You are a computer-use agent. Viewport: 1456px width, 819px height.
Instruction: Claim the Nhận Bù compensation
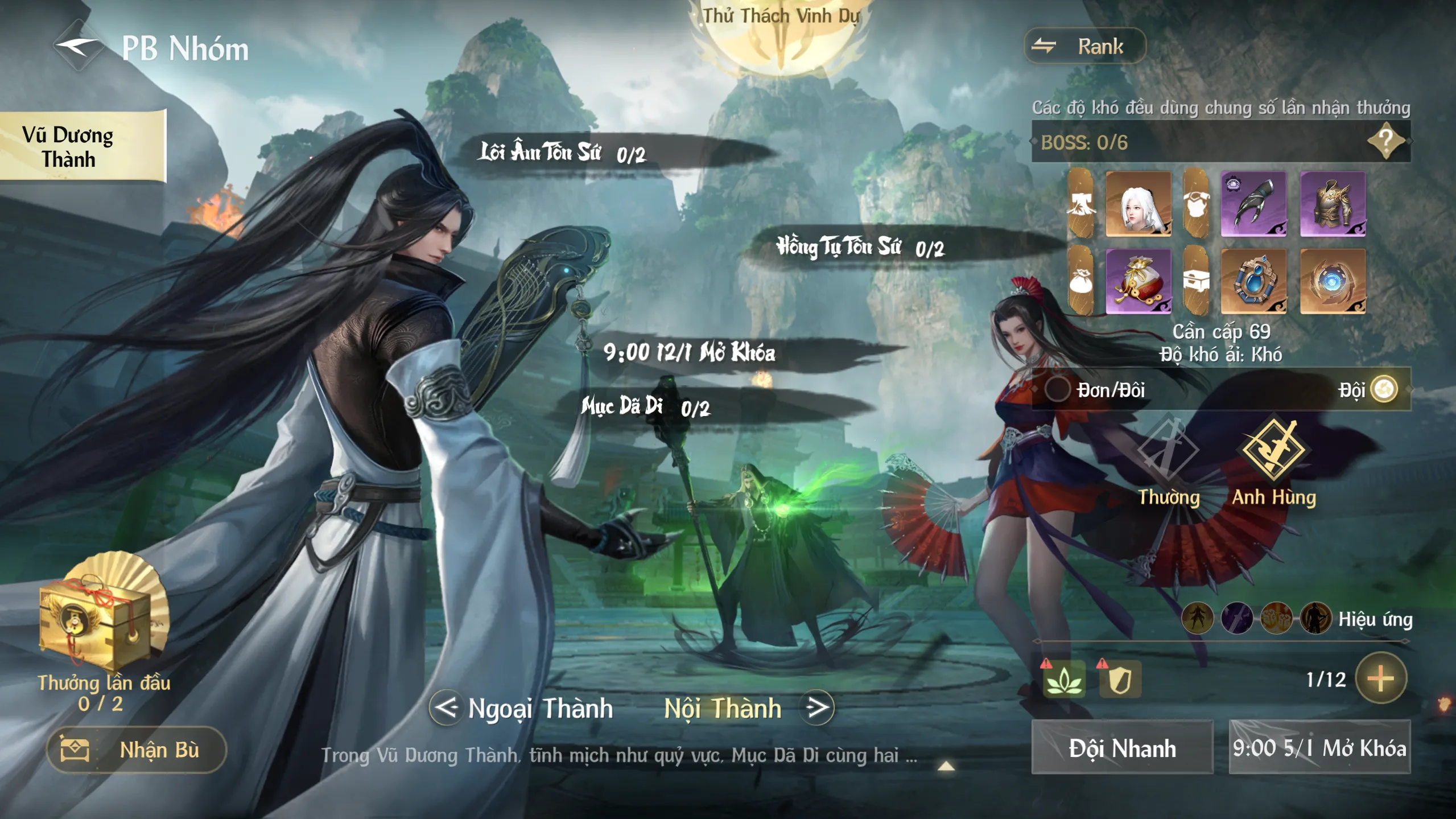coord(137,750)
